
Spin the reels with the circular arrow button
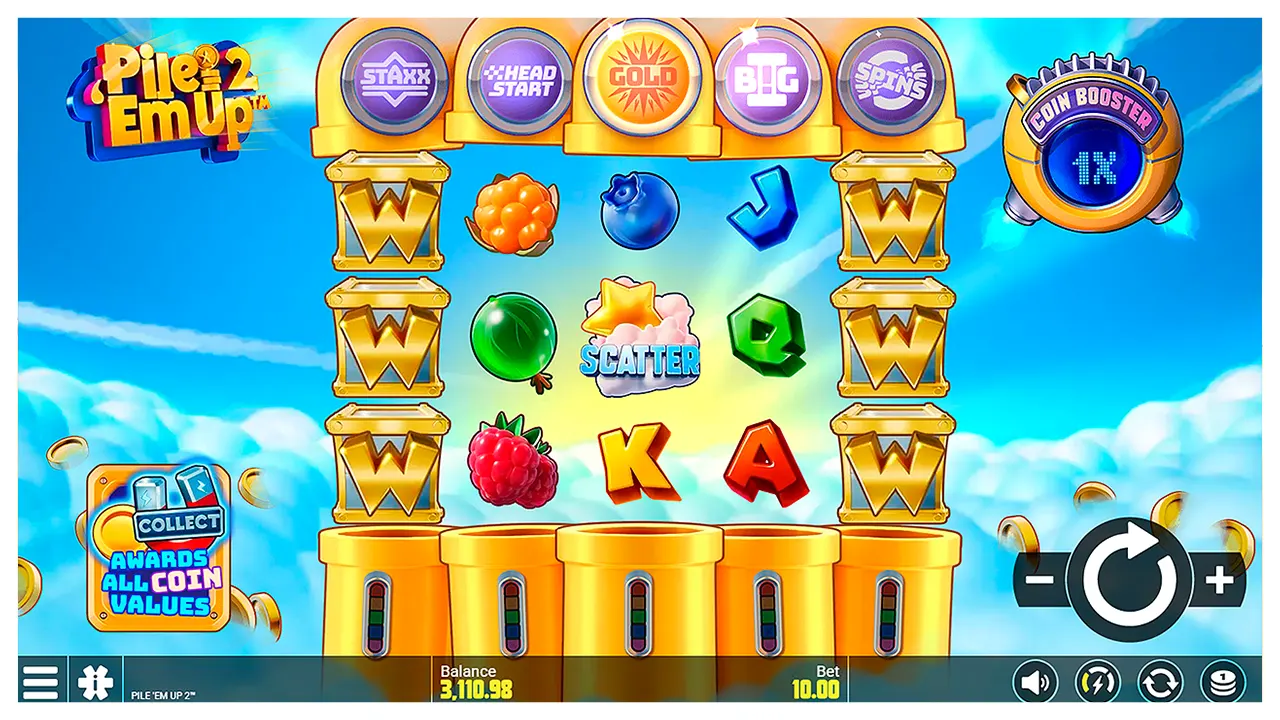(1129, 581)
